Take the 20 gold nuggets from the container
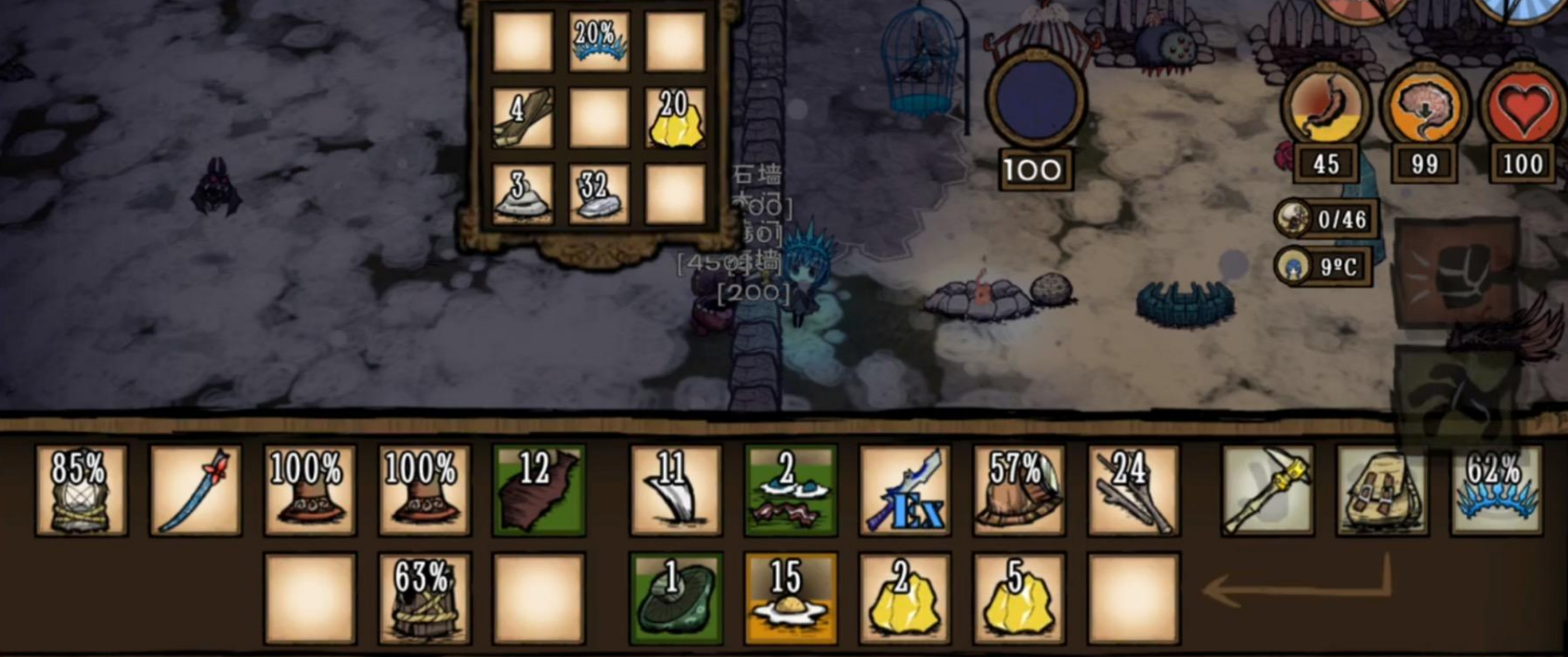1568x657 pixels. [x=675, y=119]
